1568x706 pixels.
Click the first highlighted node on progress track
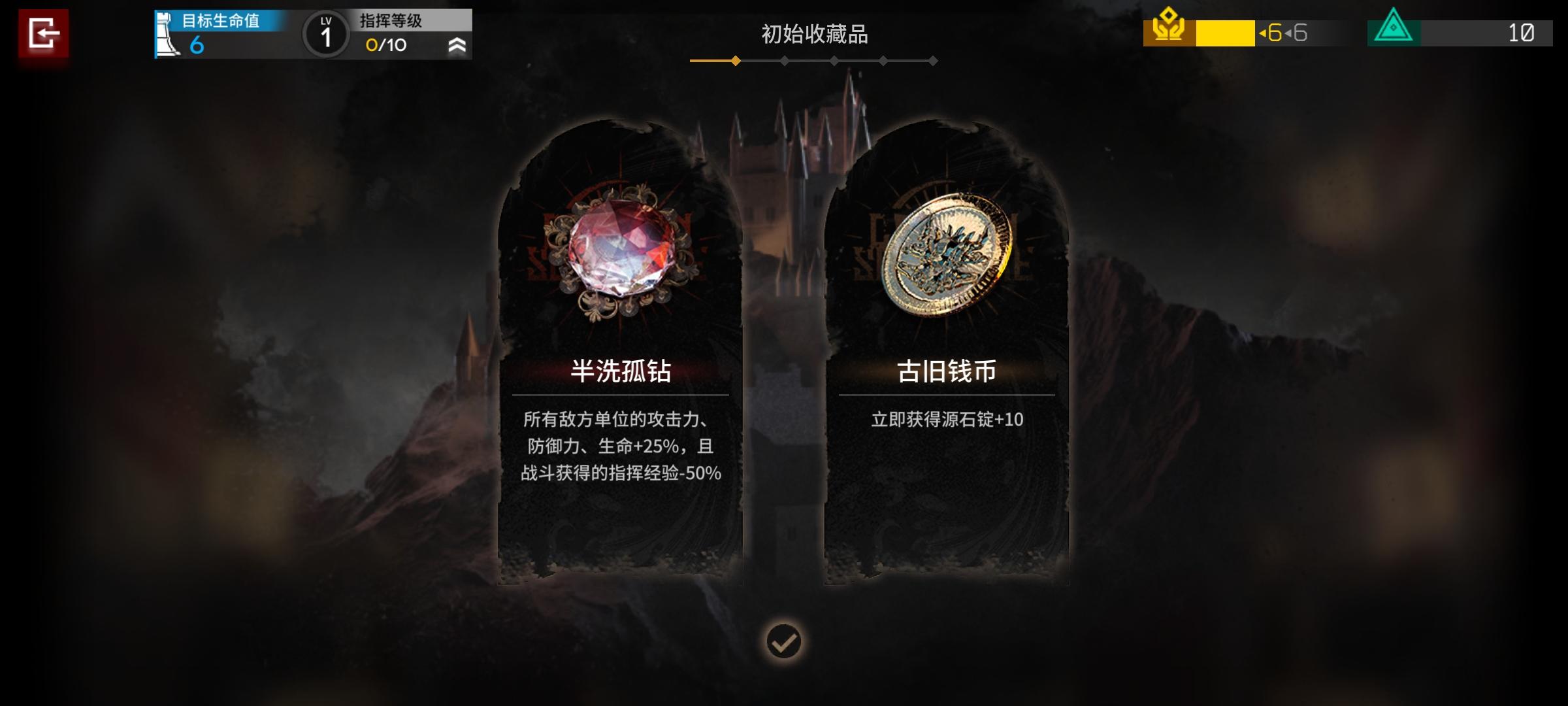coord(736,61)
